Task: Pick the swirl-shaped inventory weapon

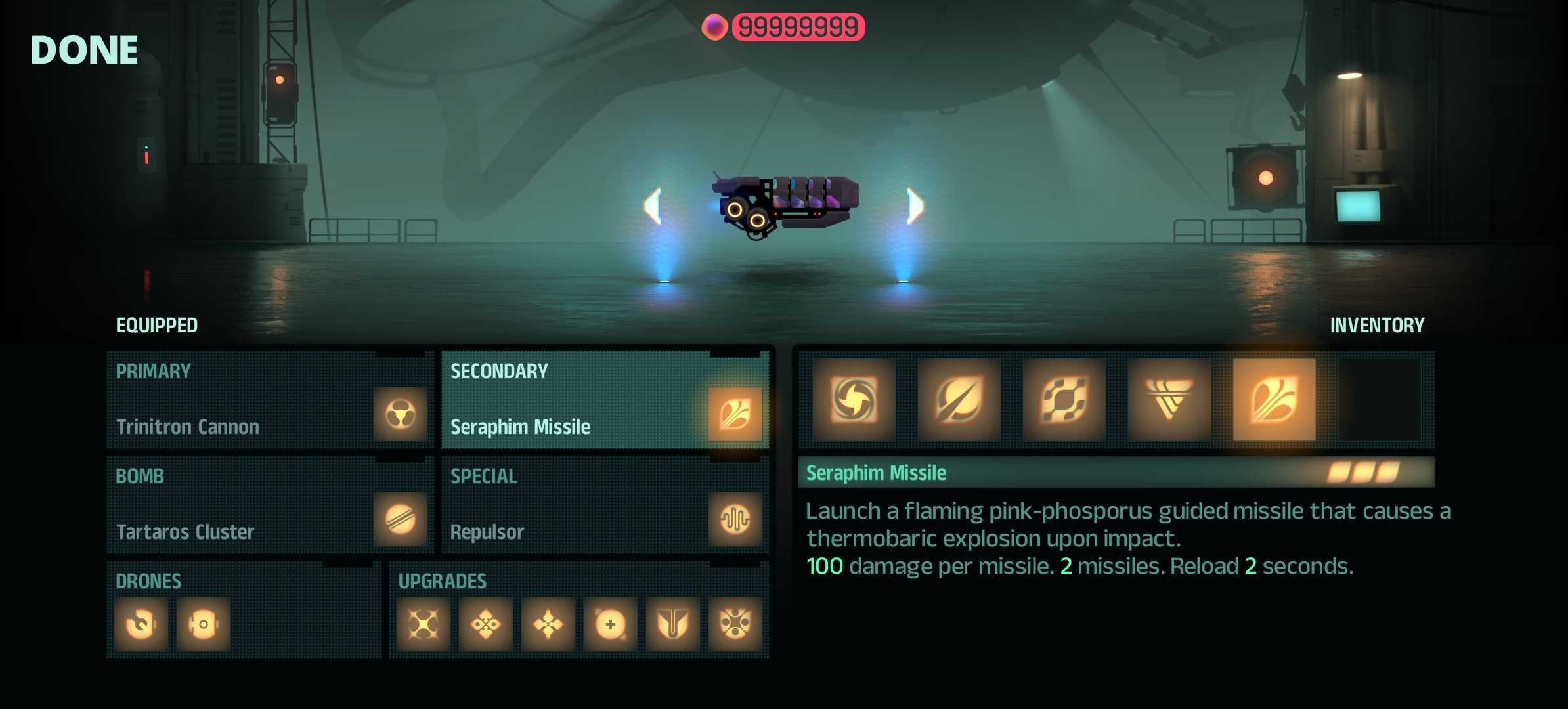Action: [854, 399]
